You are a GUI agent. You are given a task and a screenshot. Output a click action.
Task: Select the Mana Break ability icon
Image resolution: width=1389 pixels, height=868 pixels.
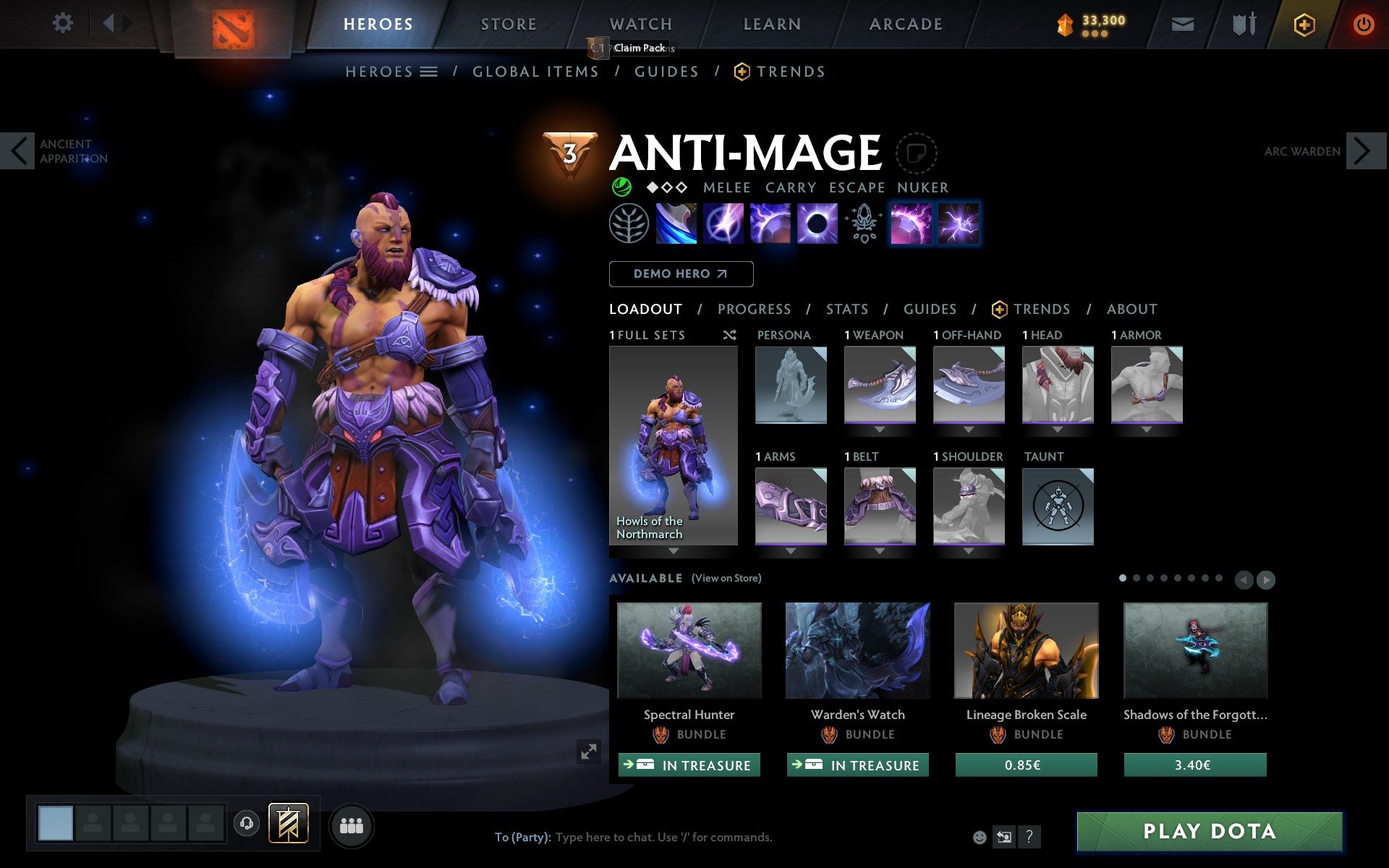click(x=676, y=224)
